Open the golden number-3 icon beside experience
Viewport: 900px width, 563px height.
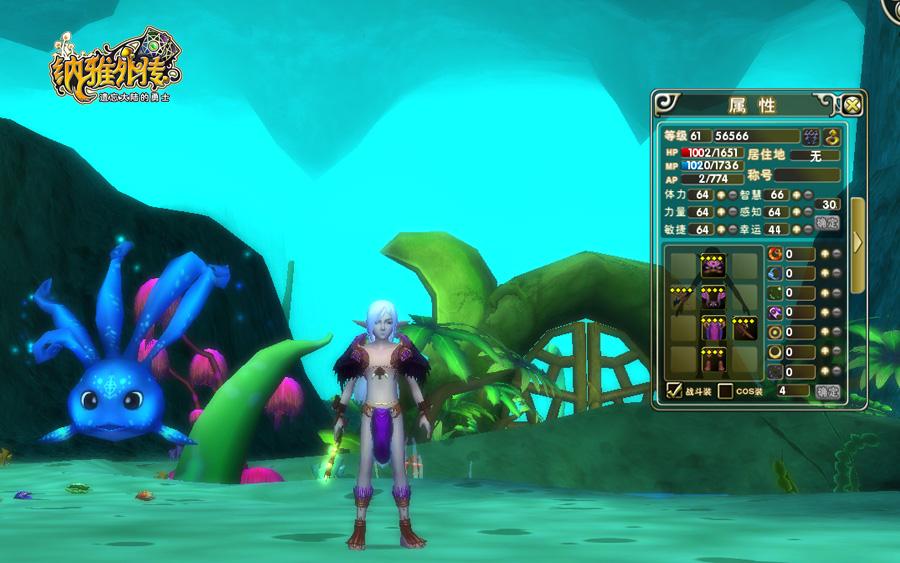coord(832,136)
